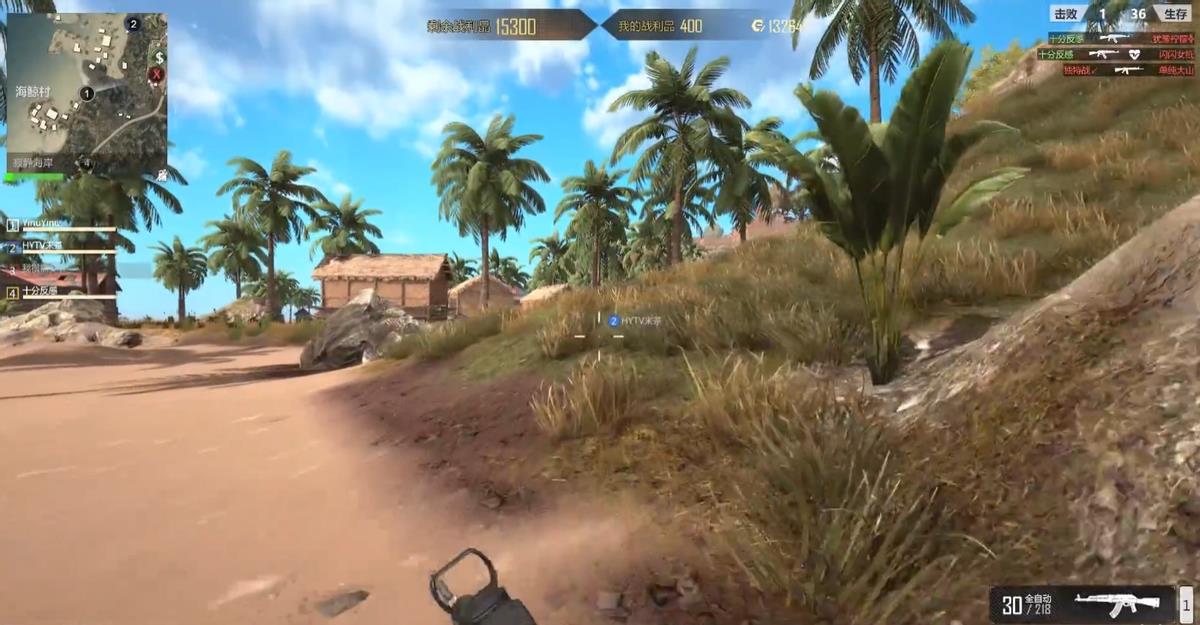Select the AK rifle weapon slot
The image size is (1200, 625).
click(x=1117, y=604)
